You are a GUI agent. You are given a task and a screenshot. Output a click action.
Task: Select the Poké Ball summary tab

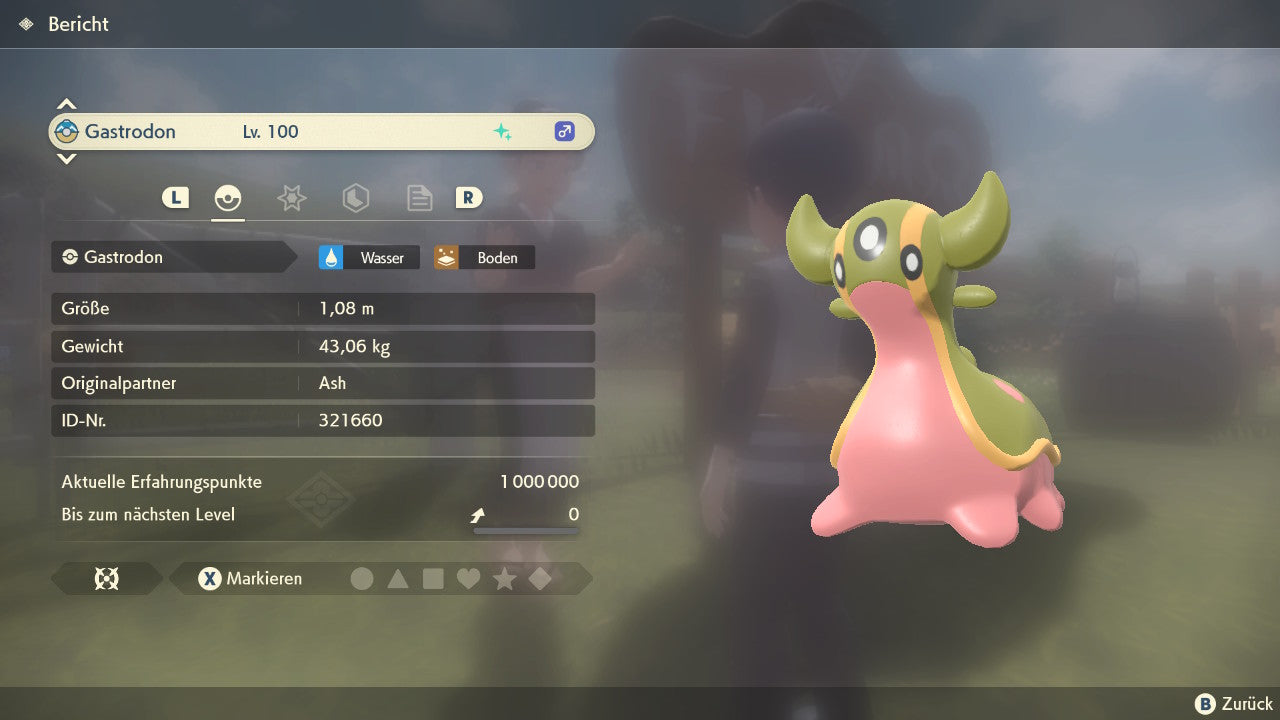(228, 198)
